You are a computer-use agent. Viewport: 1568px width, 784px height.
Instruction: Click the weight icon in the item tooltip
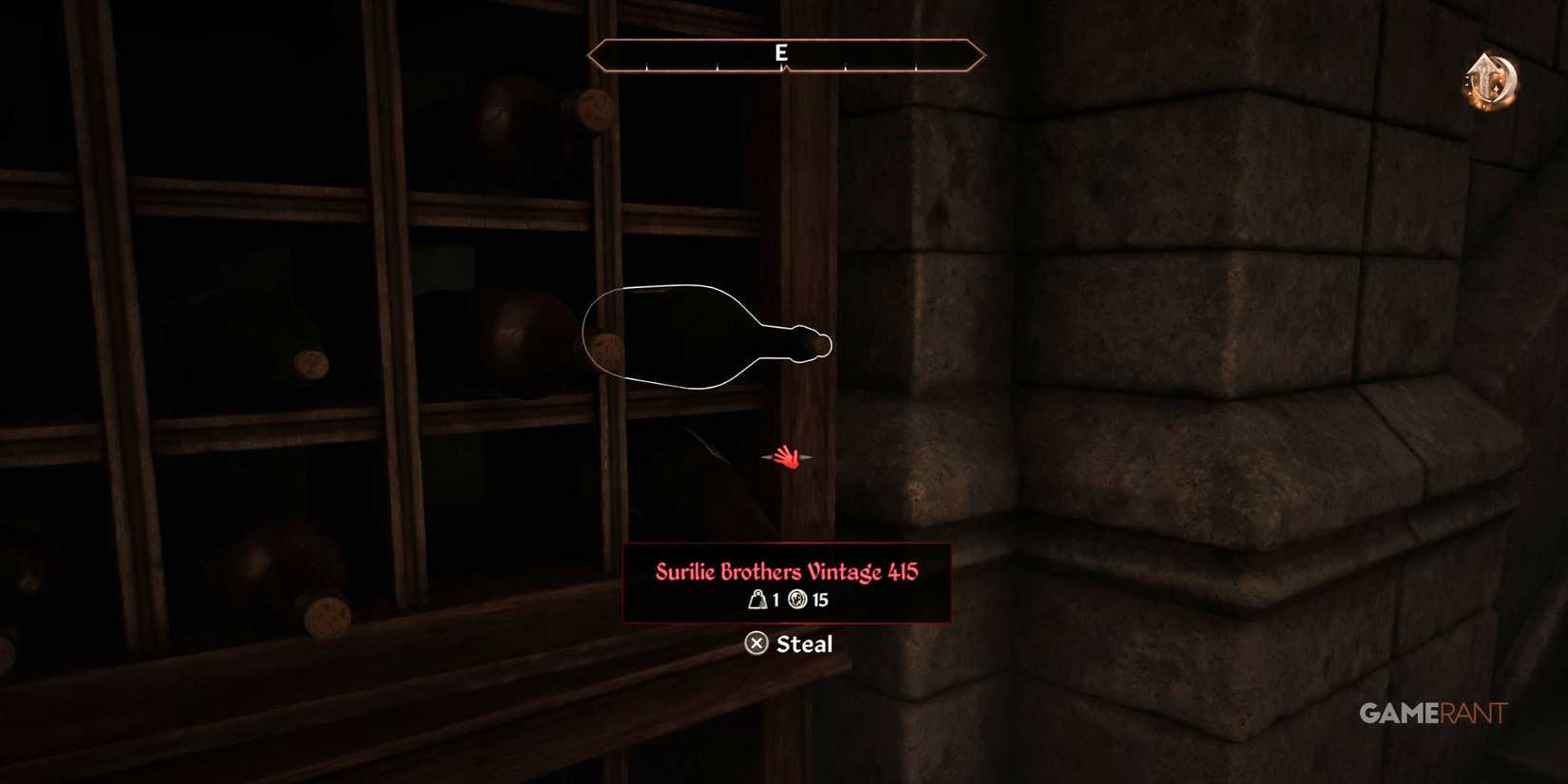click(758, 601)
